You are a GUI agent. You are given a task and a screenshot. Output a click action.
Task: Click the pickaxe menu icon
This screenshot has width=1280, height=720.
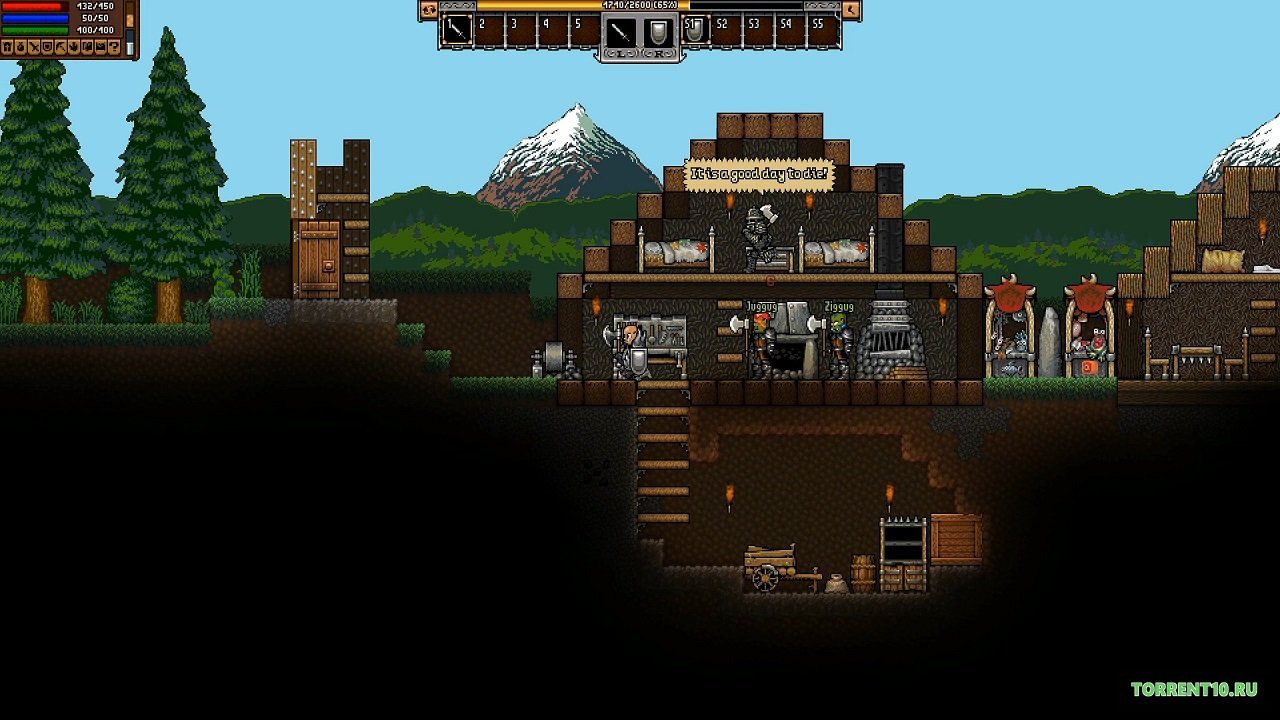(x=61, y=47)
